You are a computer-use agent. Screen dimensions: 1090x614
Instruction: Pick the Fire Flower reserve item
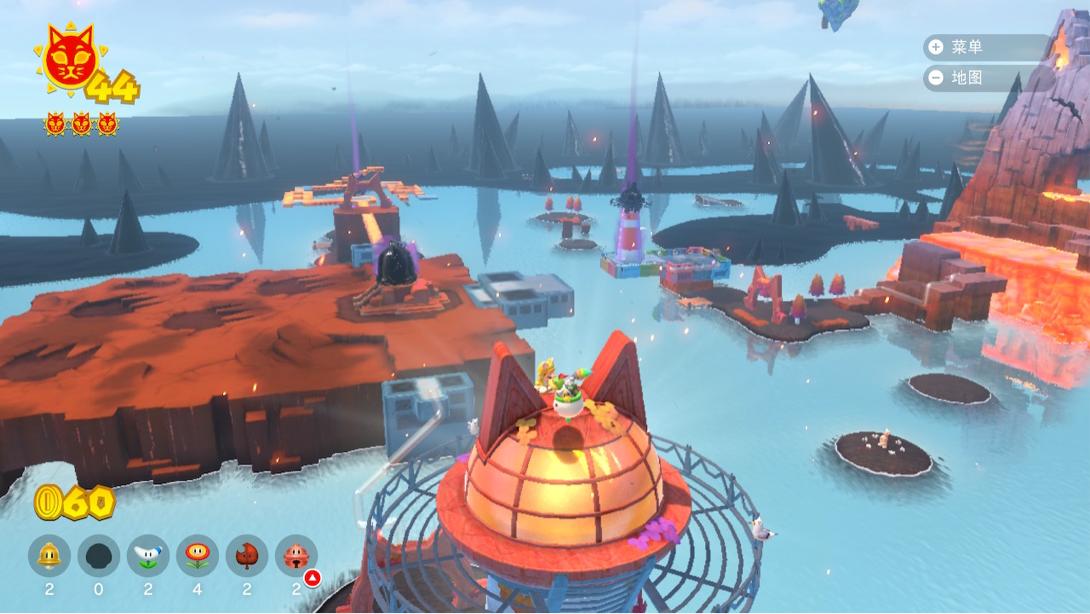pyautogui.click(x=197, y=555)
